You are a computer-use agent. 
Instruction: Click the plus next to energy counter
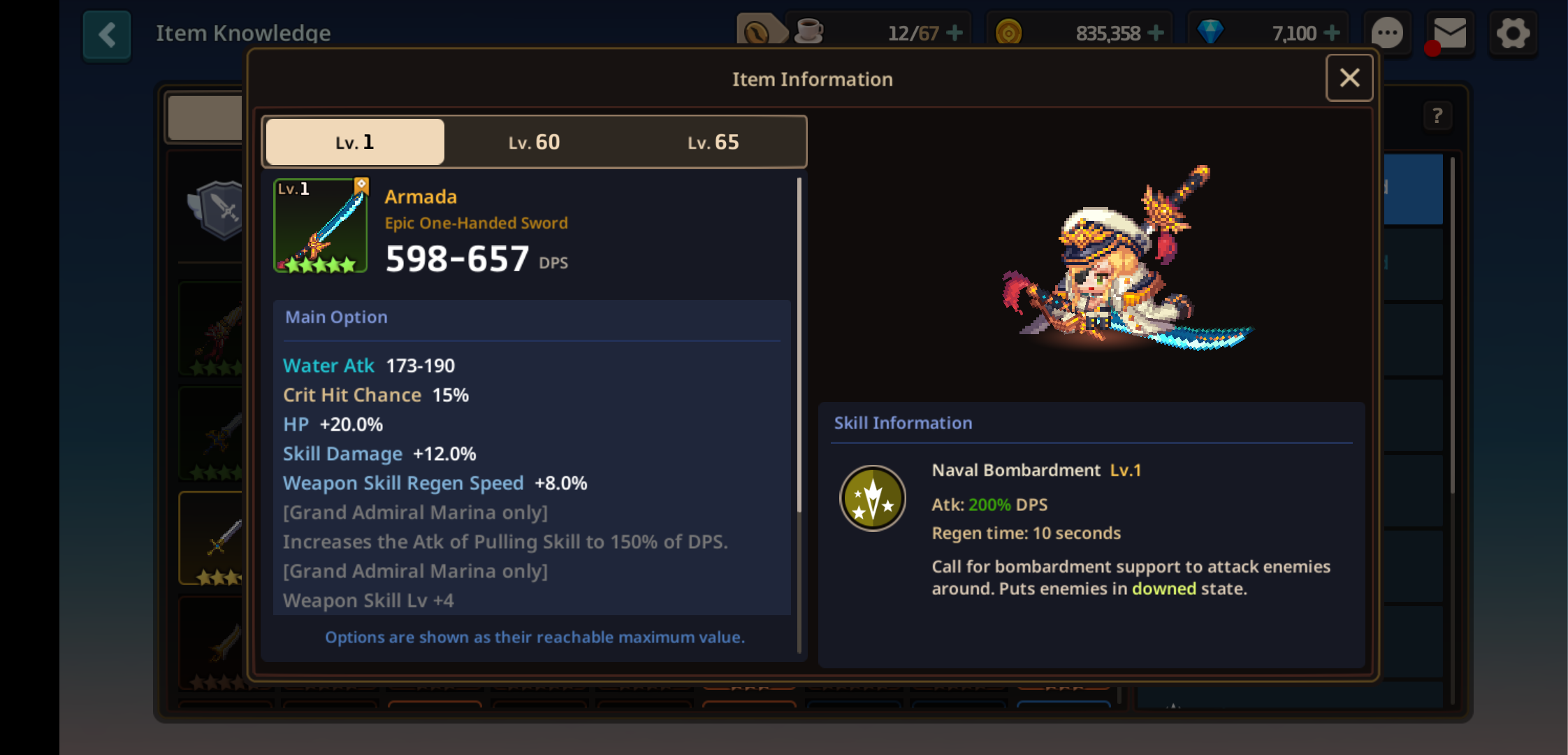click(x=954, y=31)
